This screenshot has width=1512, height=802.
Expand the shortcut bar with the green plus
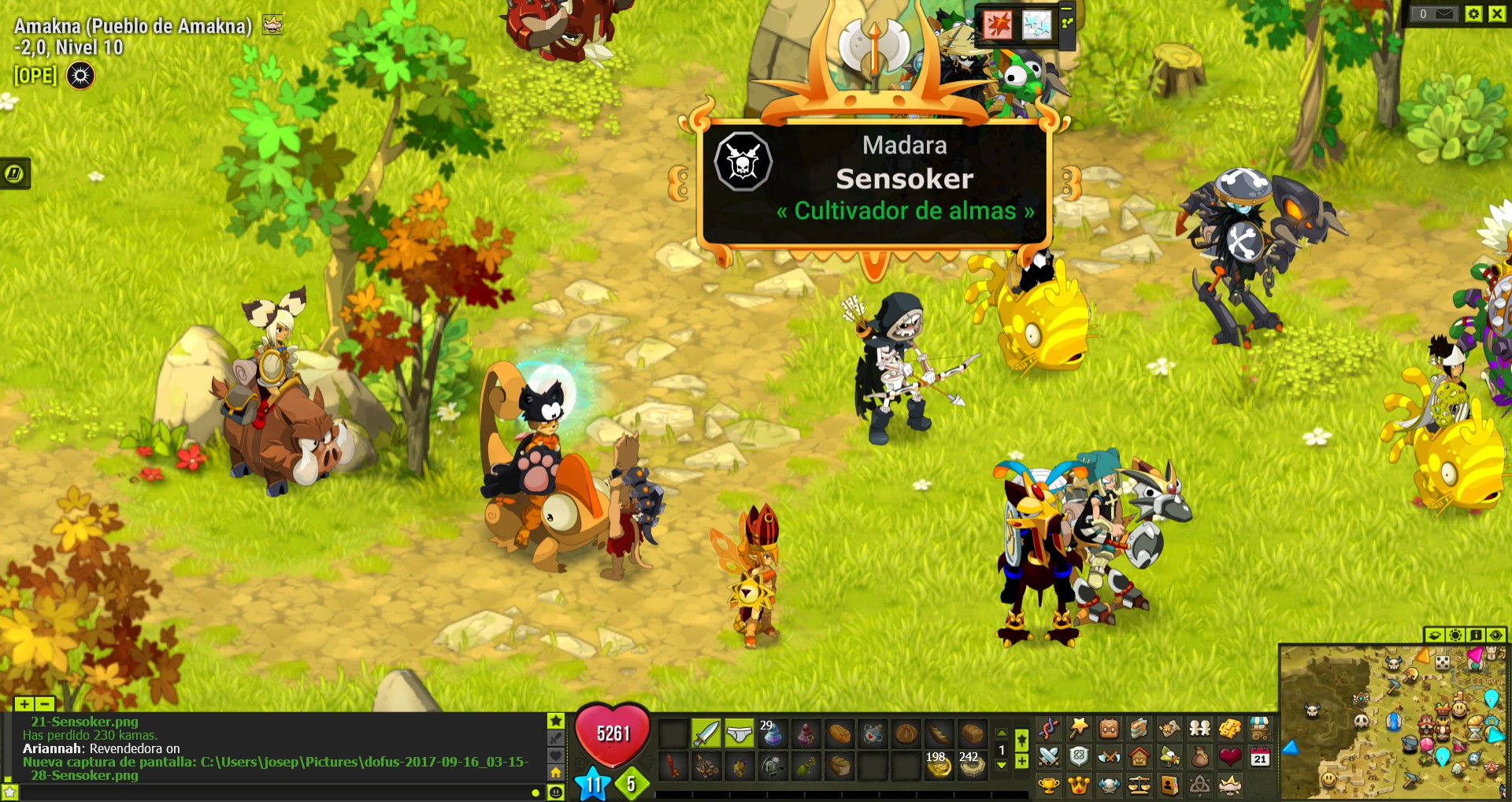(x=1023, y=761)
